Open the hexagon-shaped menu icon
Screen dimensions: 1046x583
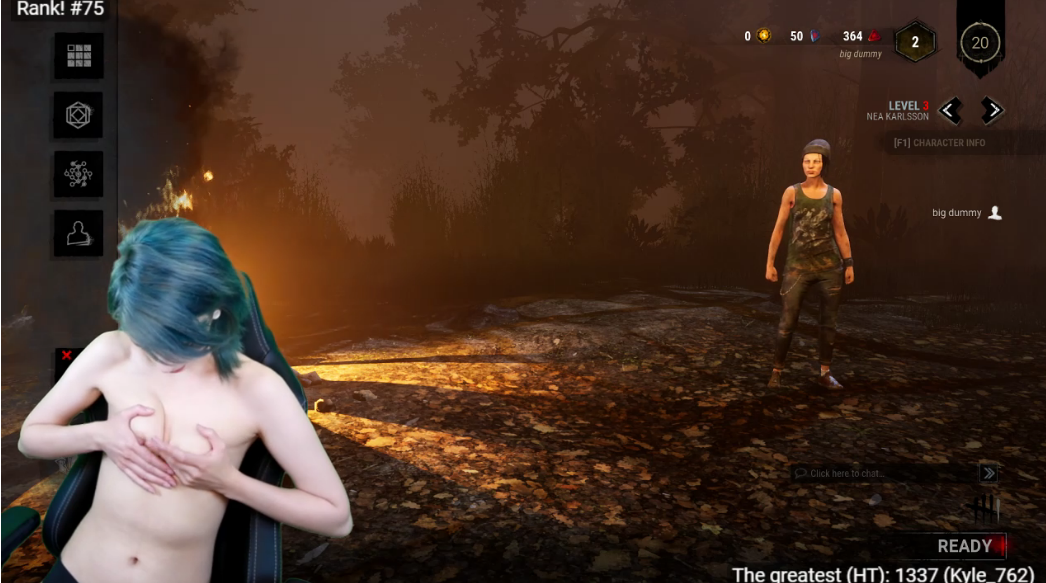tap(79, 115)
